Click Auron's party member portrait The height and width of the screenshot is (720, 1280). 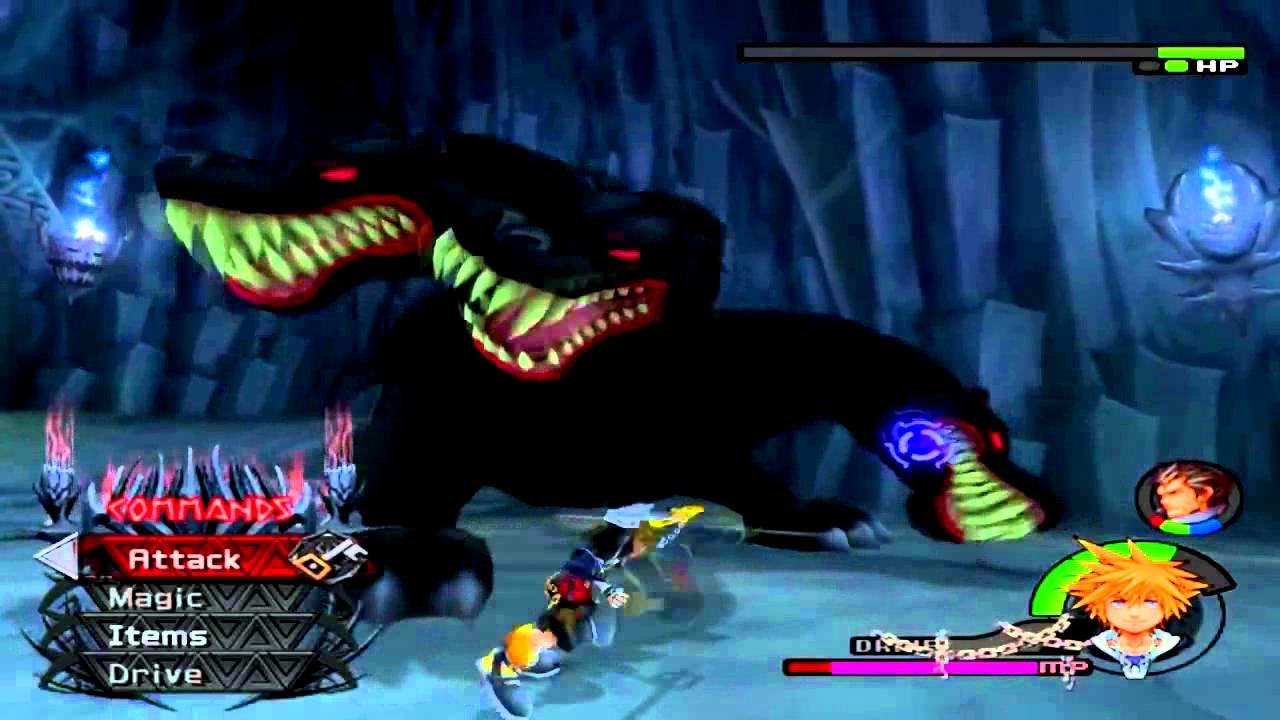1182,497
